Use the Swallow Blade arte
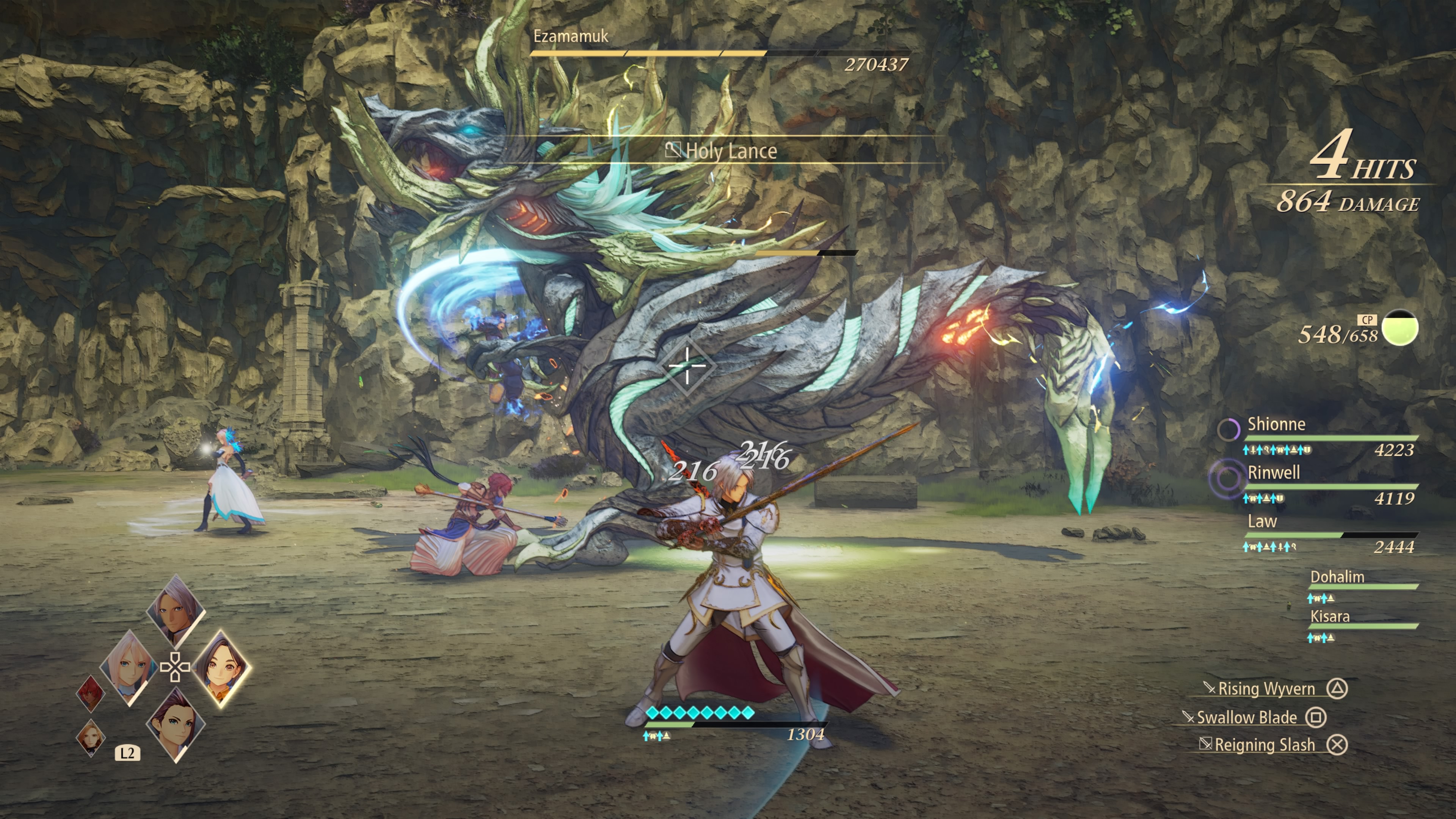The width and height of the screenshot is (1456, 819). (x=1247, y=717)
